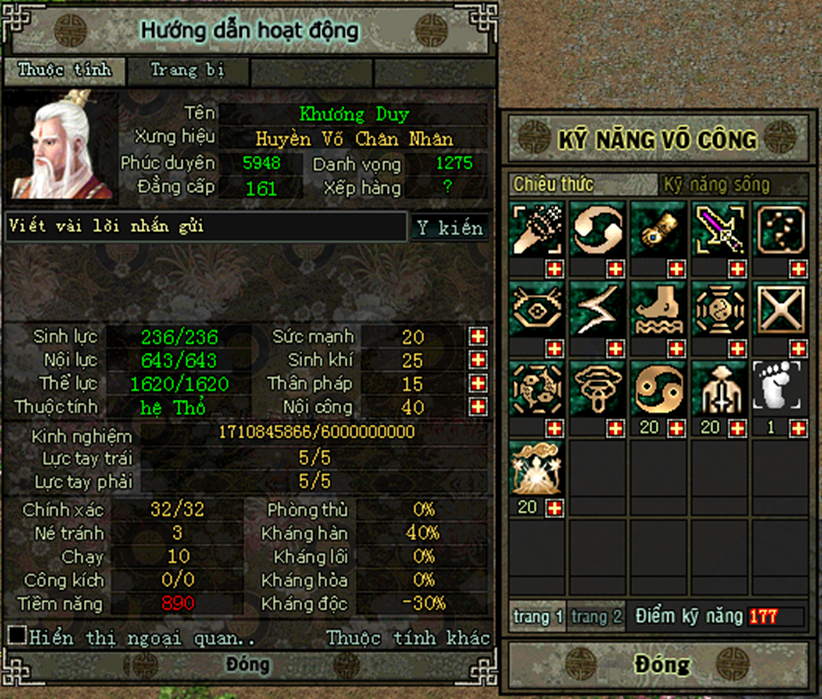Select the purple sword skill icon
822x699 pixels.
720,230
